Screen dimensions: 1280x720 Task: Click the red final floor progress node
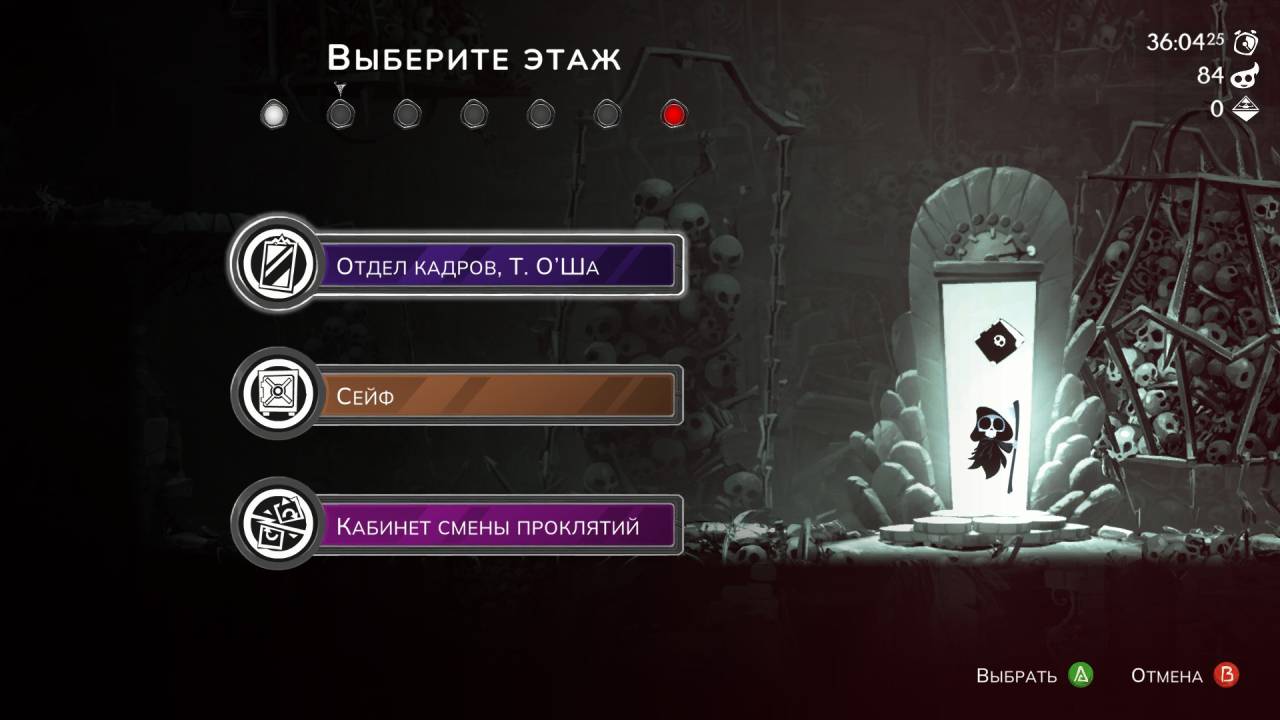[x=674, y=115]
